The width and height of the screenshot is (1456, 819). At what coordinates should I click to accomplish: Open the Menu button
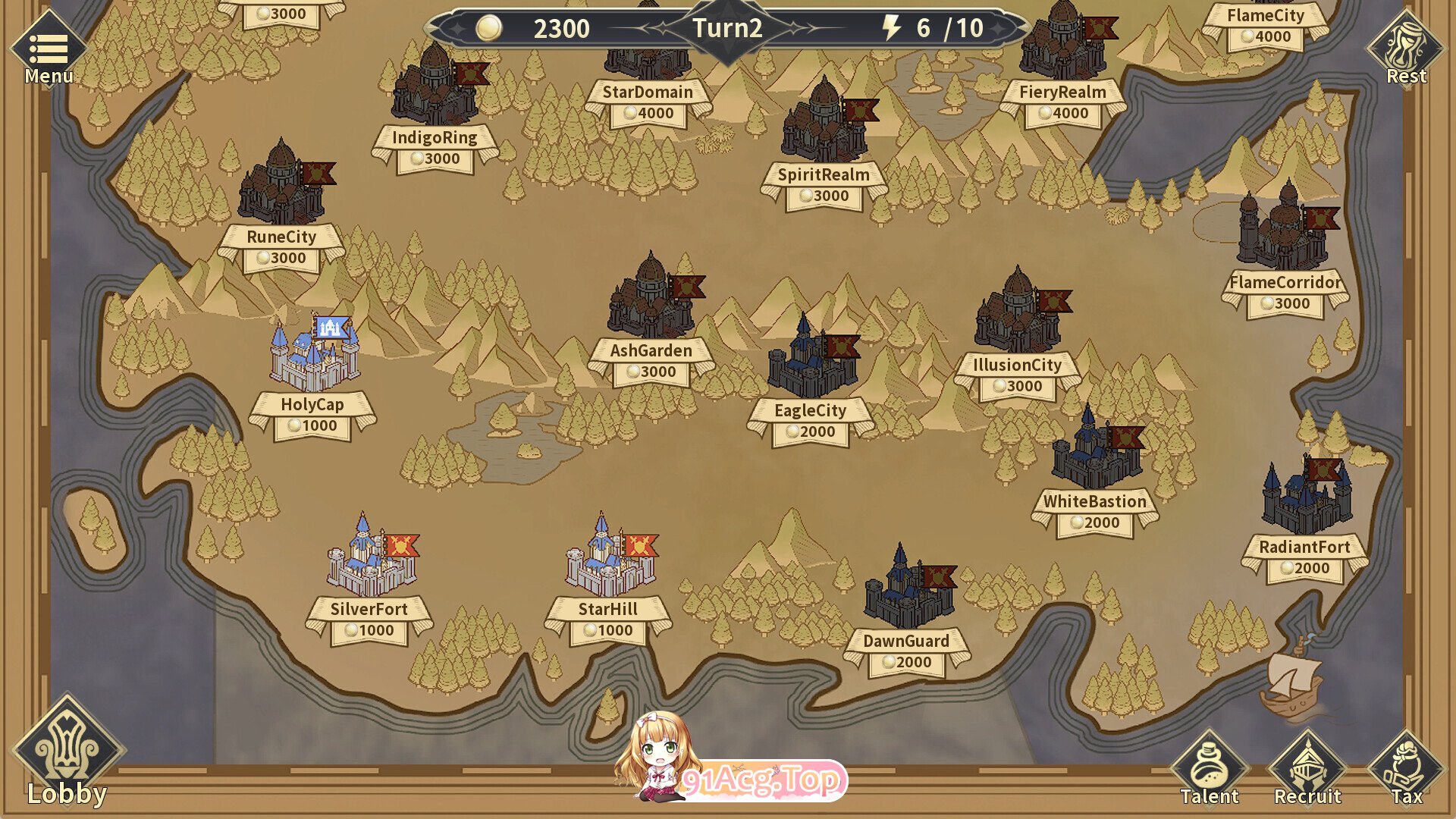49,49
